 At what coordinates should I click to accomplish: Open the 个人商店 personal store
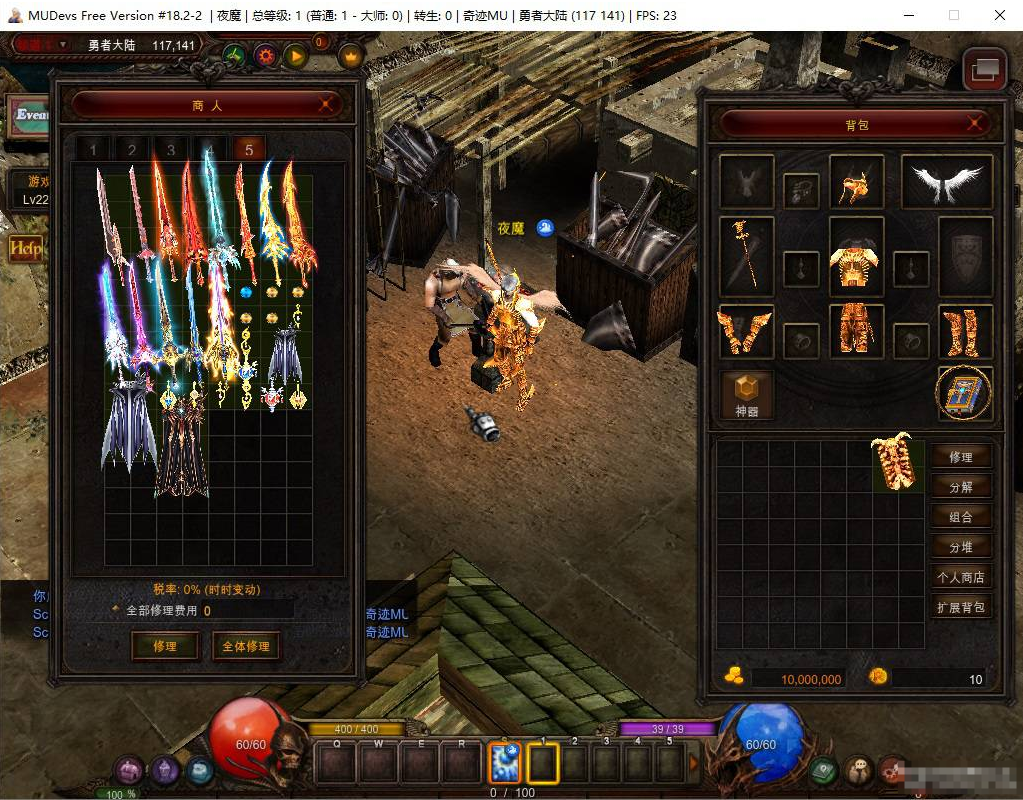tap(961, 577)
